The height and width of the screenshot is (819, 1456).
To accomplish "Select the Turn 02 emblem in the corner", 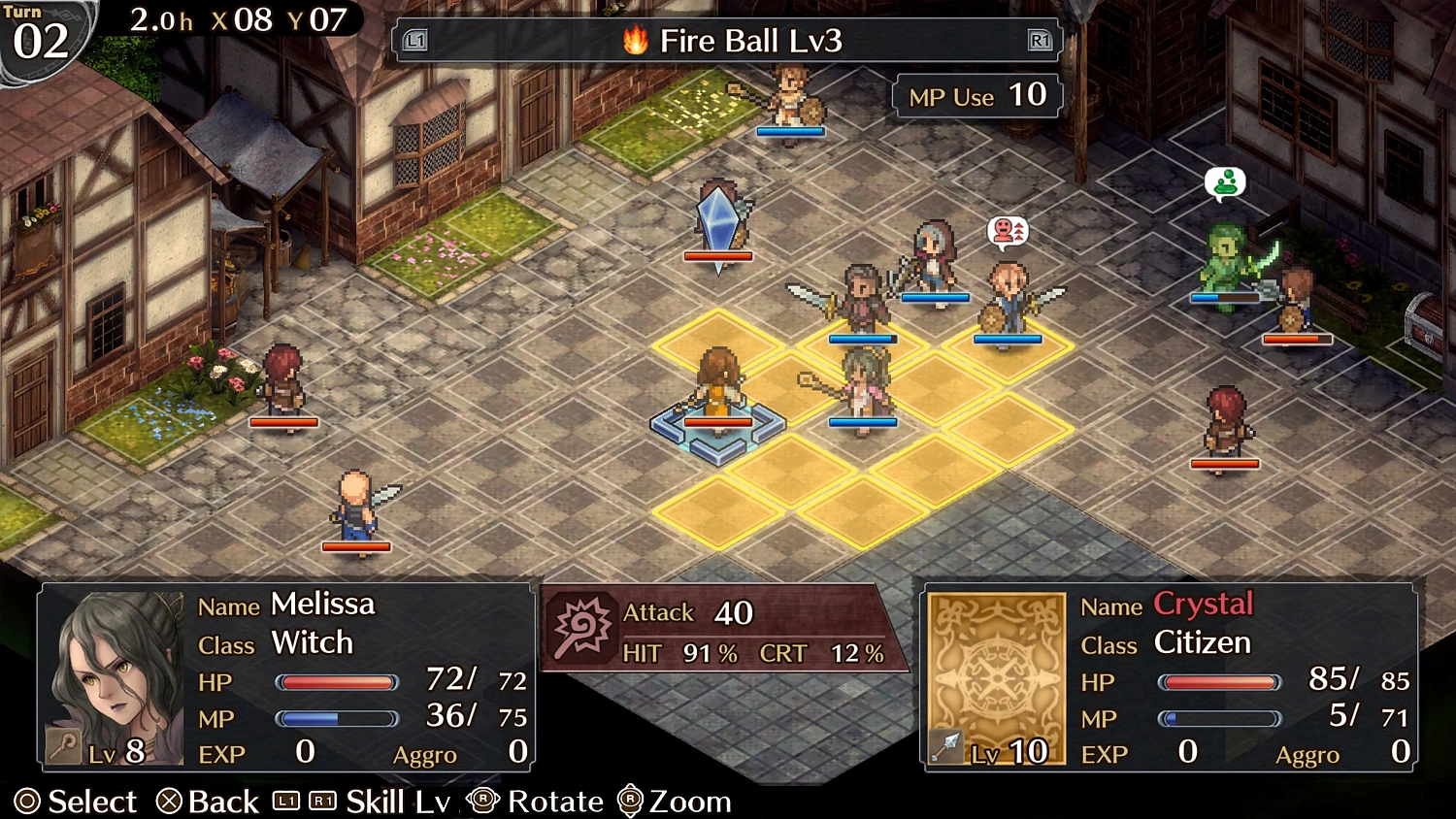I will click(x=39, y=31).
